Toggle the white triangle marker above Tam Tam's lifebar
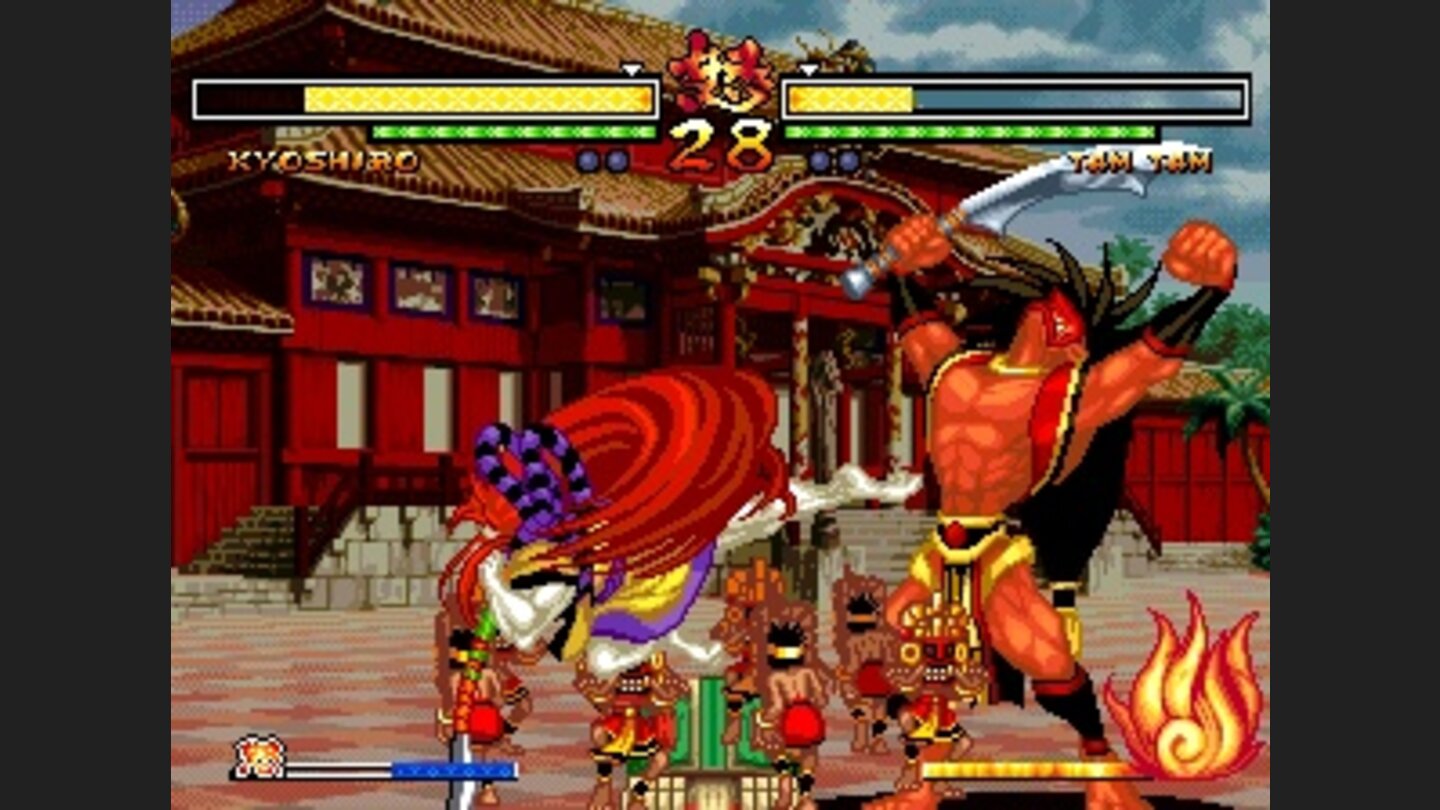Viewport: 1440px width, 810px height. point(806,72)
